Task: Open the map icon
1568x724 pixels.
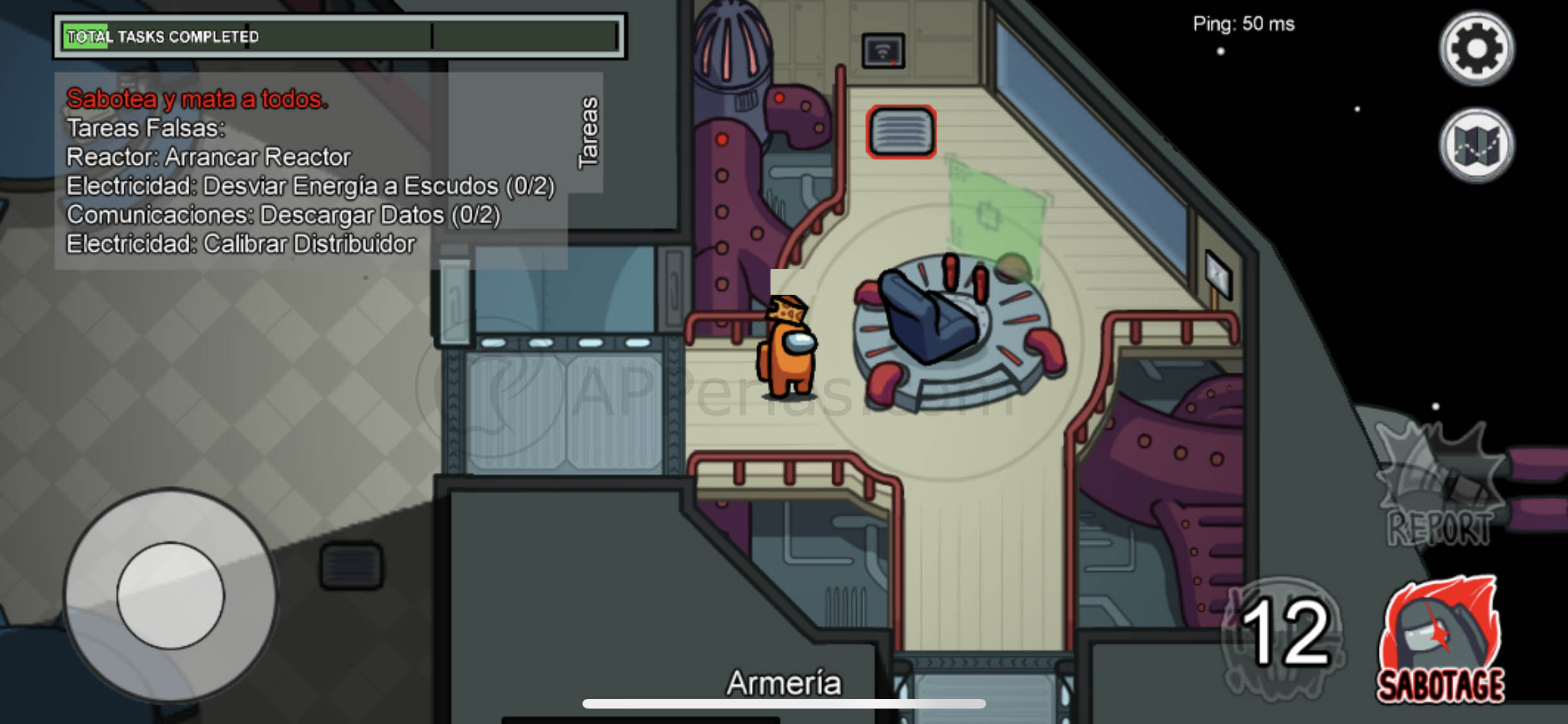Action: pos(1476,146)
